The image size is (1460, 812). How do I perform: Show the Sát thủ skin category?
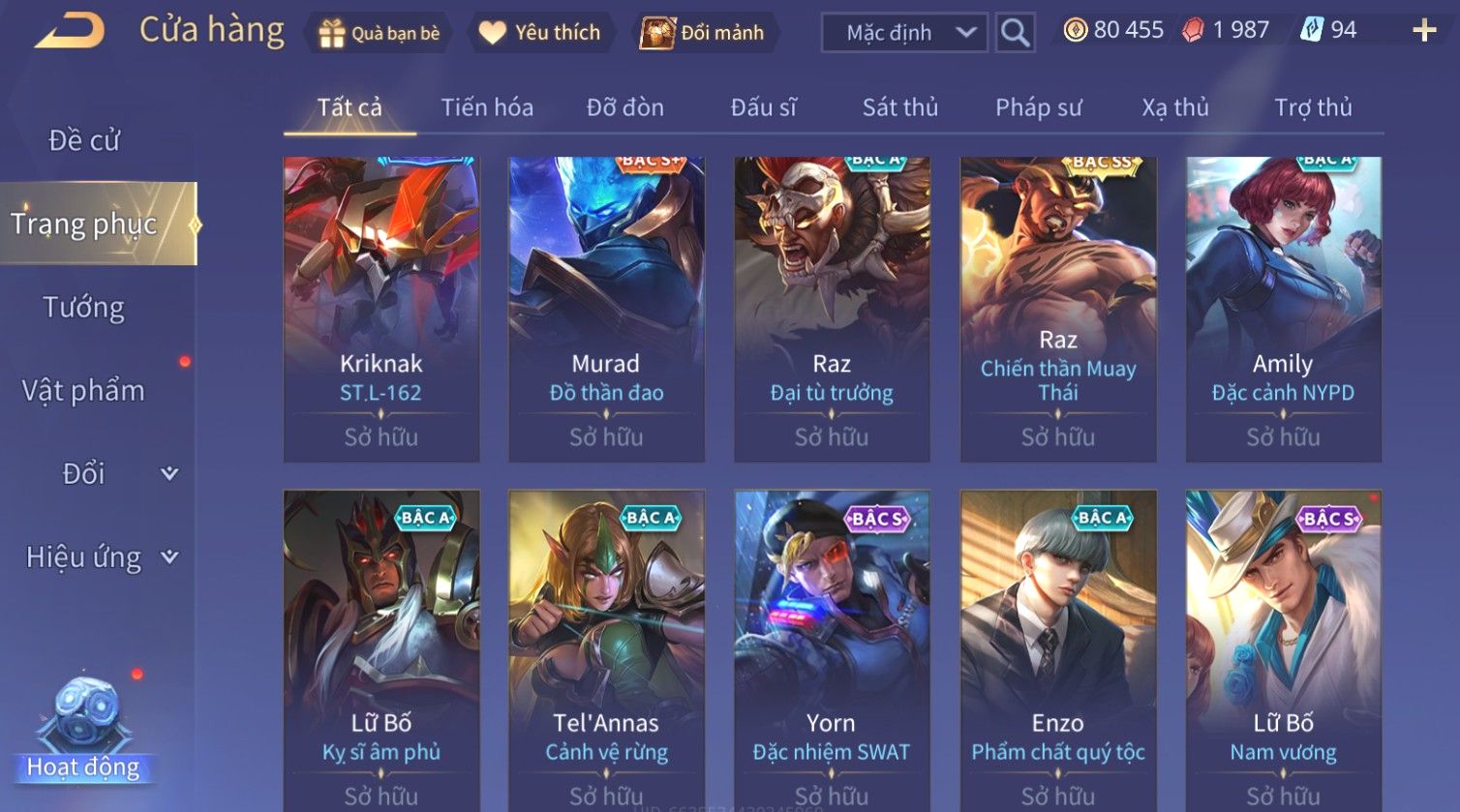[x=900, y=107]
